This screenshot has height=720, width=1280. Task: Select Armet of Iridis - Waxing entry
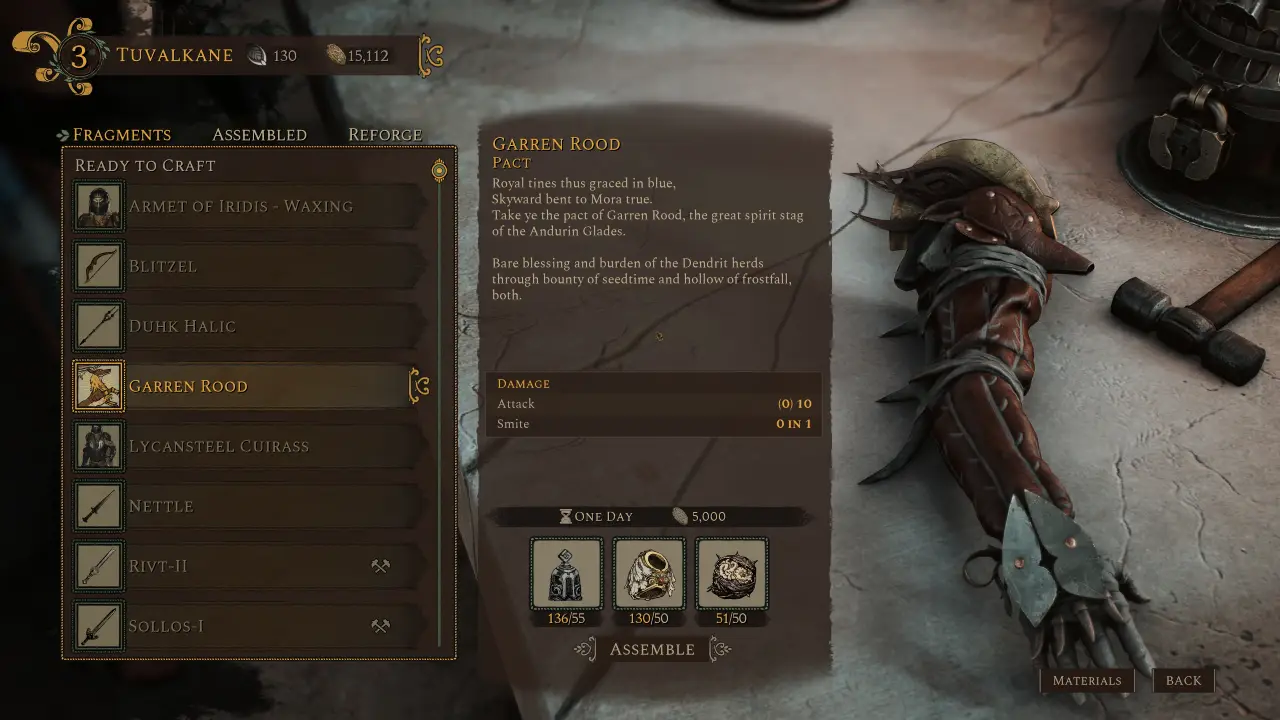pos(240,206)
